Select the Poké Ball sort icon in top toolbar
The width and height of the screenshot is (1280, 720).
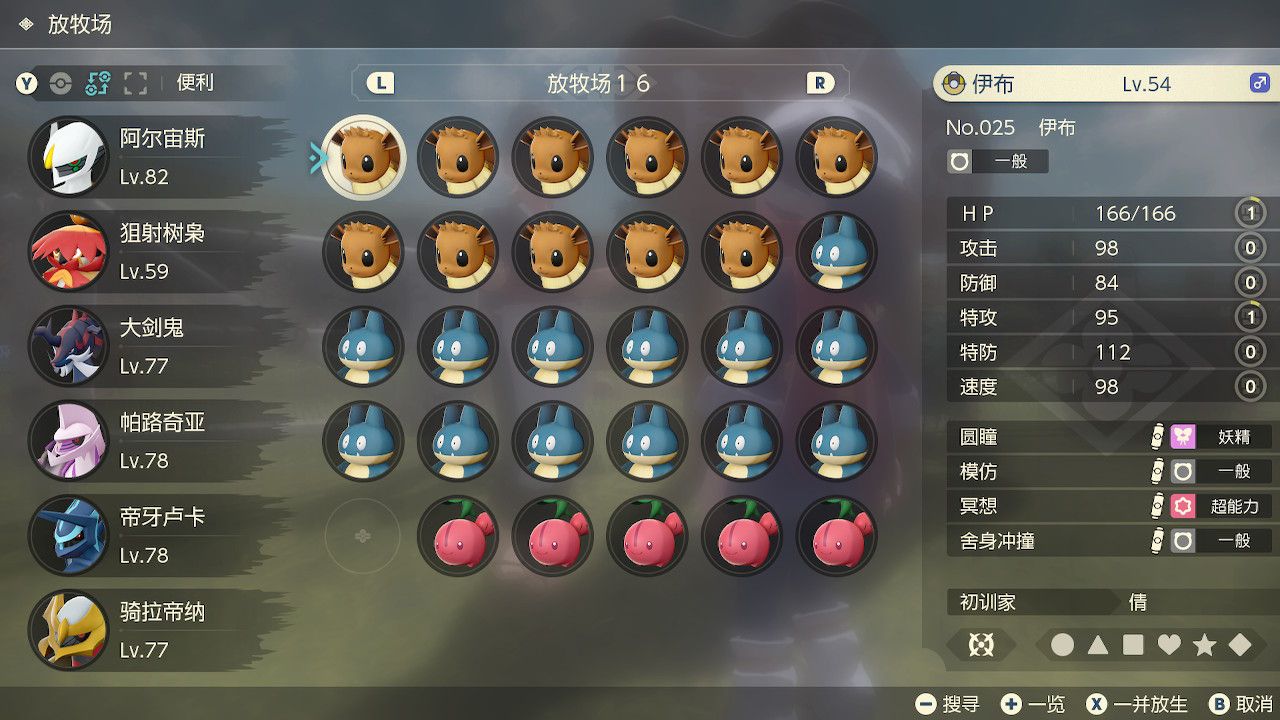coord(62,84)
